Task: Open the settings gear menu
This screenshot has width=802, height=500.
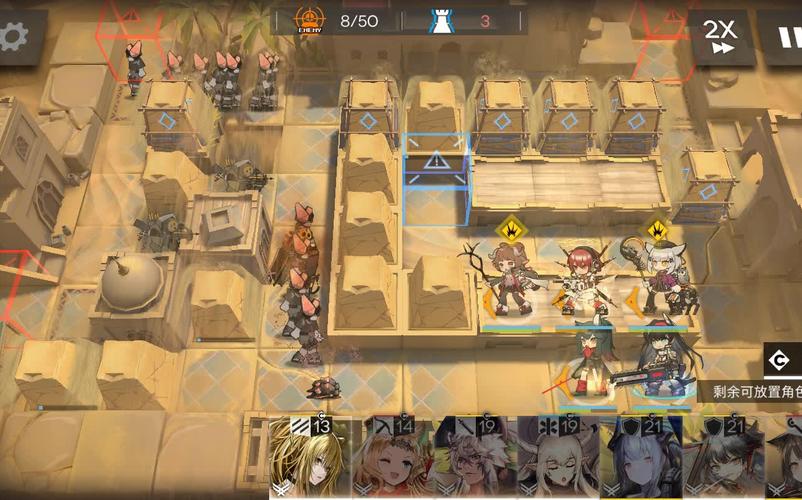Action: tap(14, 37)
